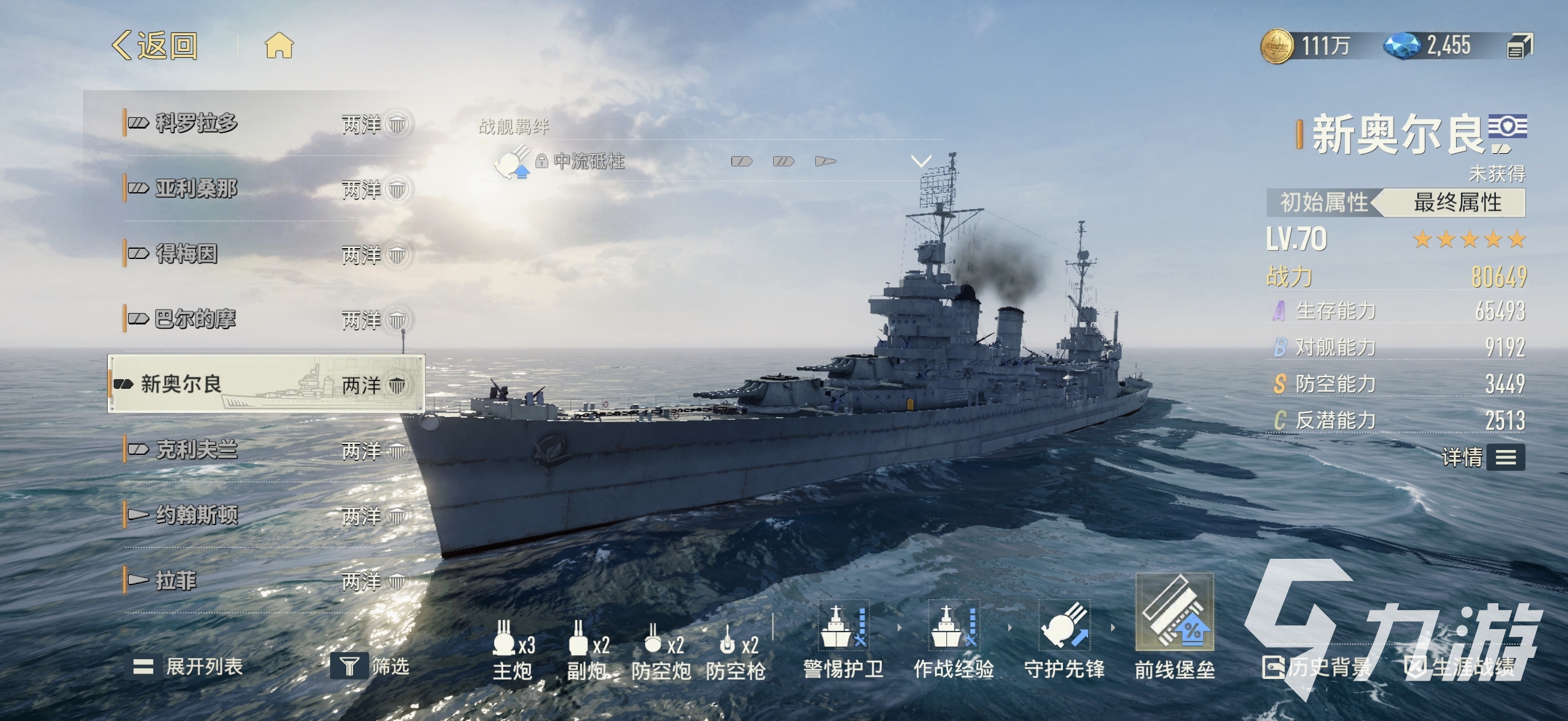The image size is (1568, 721).
Task: Open the 历史背景 history page
Action: [1317, 668]
